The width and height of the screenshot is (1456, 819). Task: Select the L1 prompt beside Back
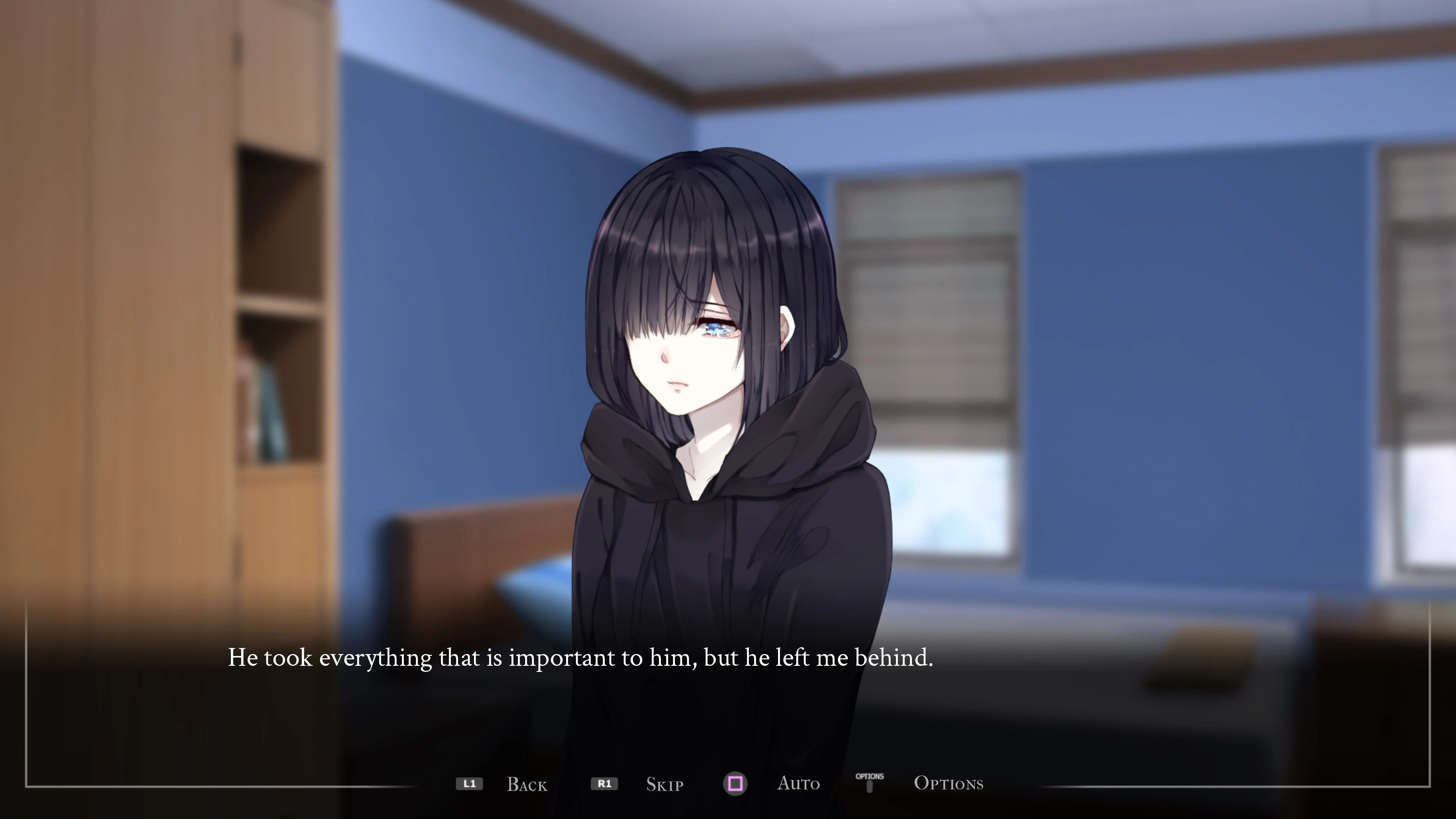pyautogui.click(x=470, y=784)
